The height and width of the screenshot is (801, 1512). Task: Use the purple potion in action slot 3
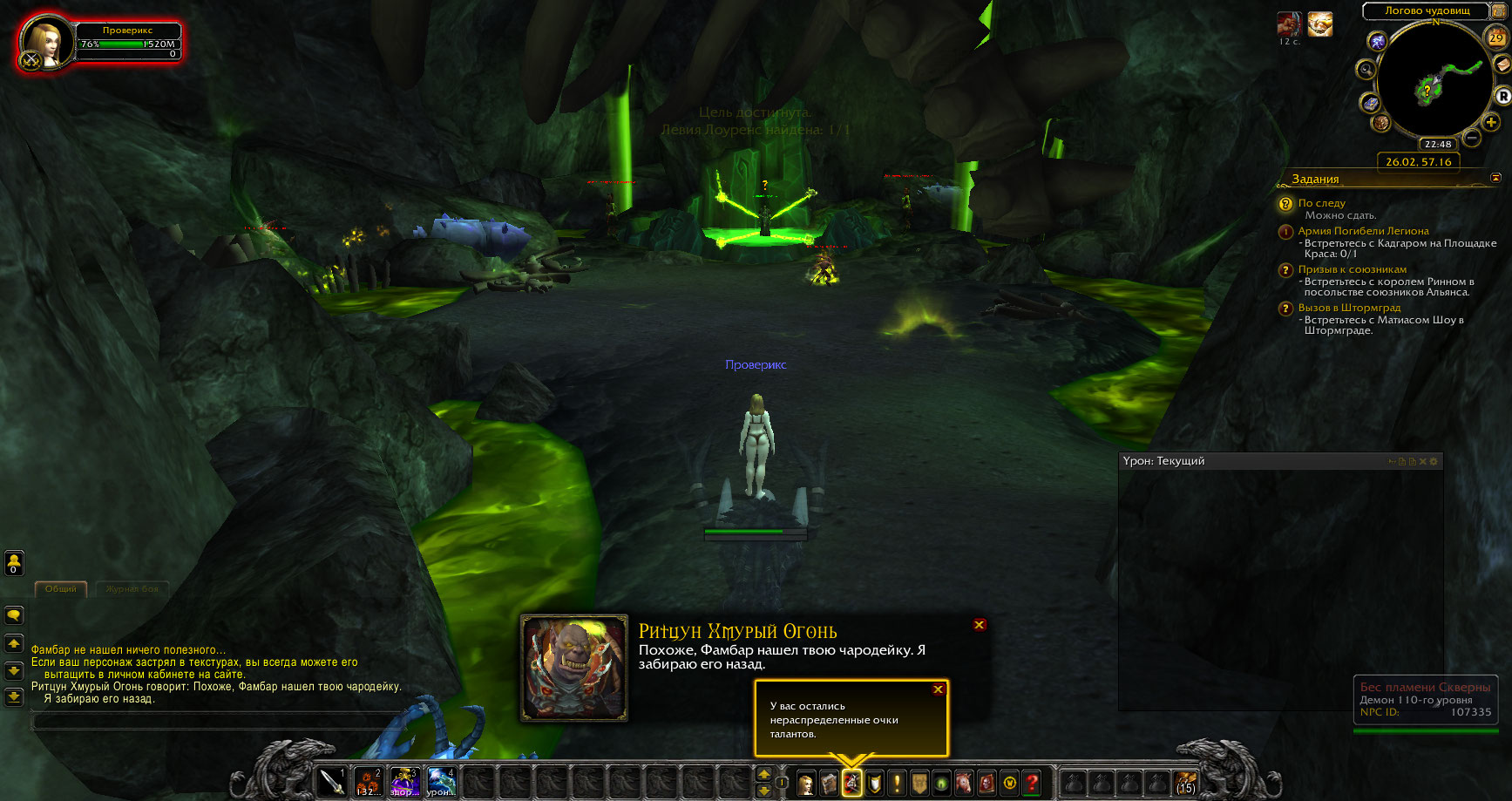coord(405,782)
